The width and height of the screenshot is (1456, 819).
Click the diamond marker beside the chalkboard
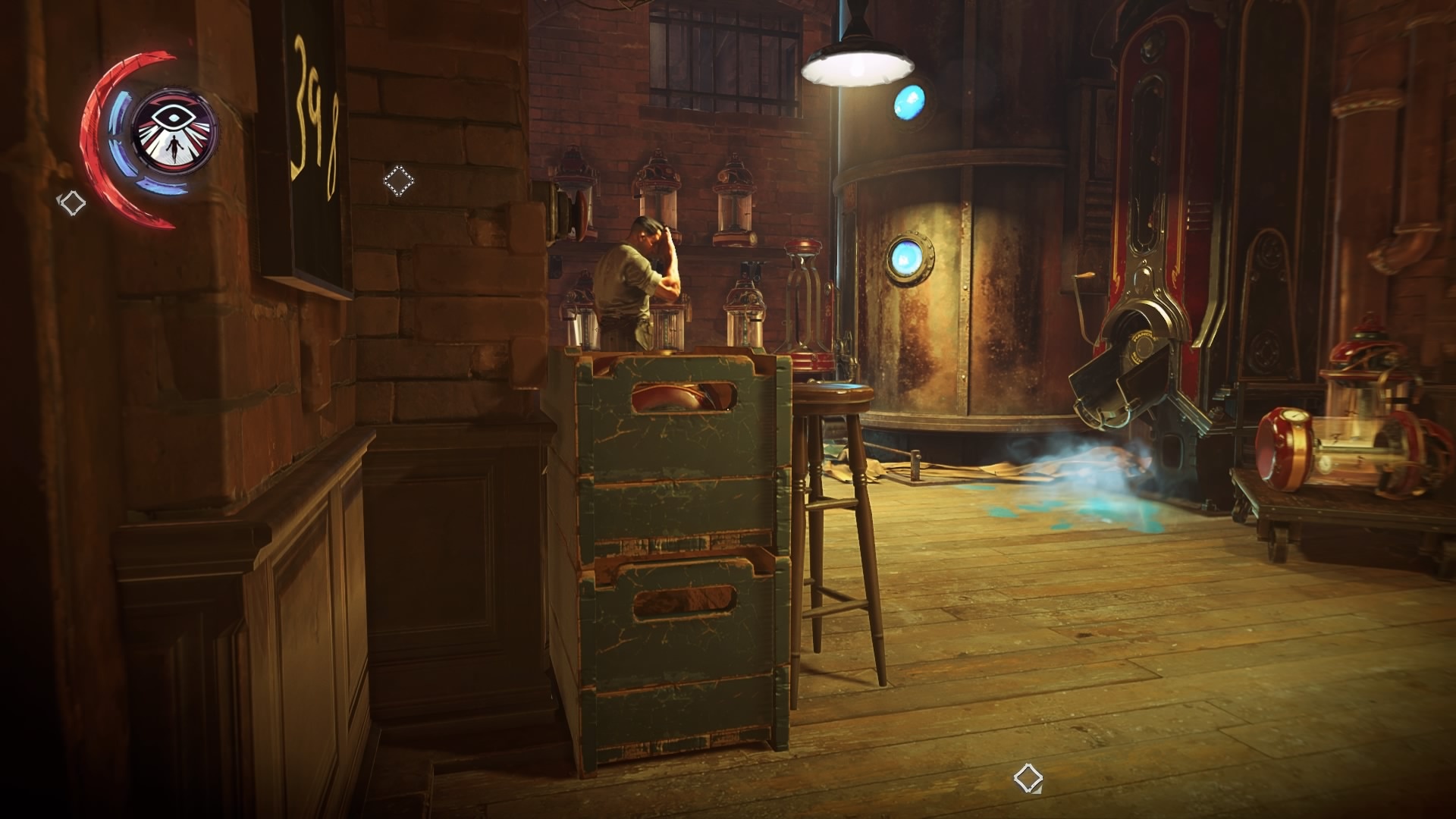tap(400, 180)
